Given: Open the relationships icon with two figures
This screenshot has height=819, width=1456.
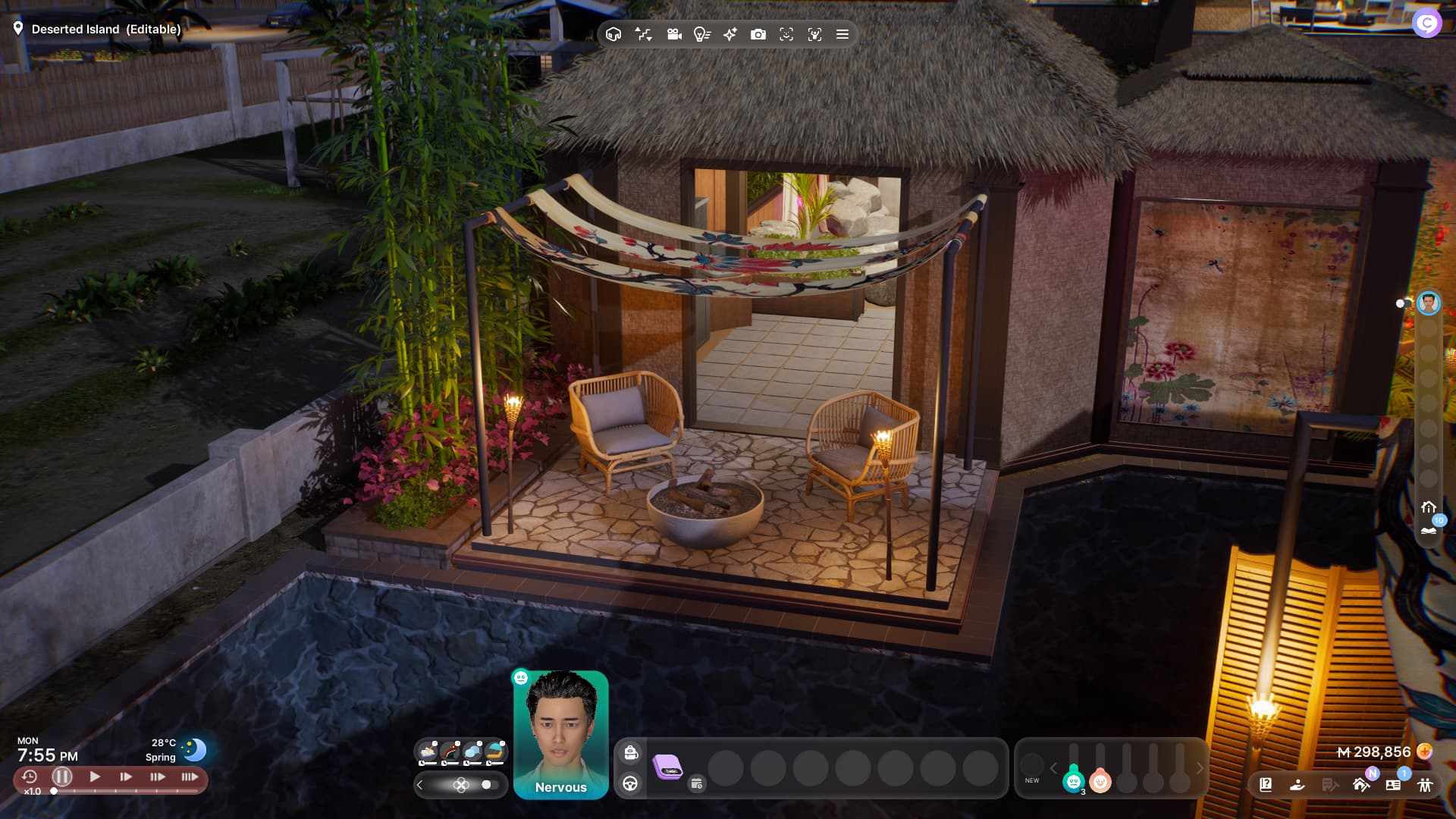Looking at the screenshot, I should 1425,785.
